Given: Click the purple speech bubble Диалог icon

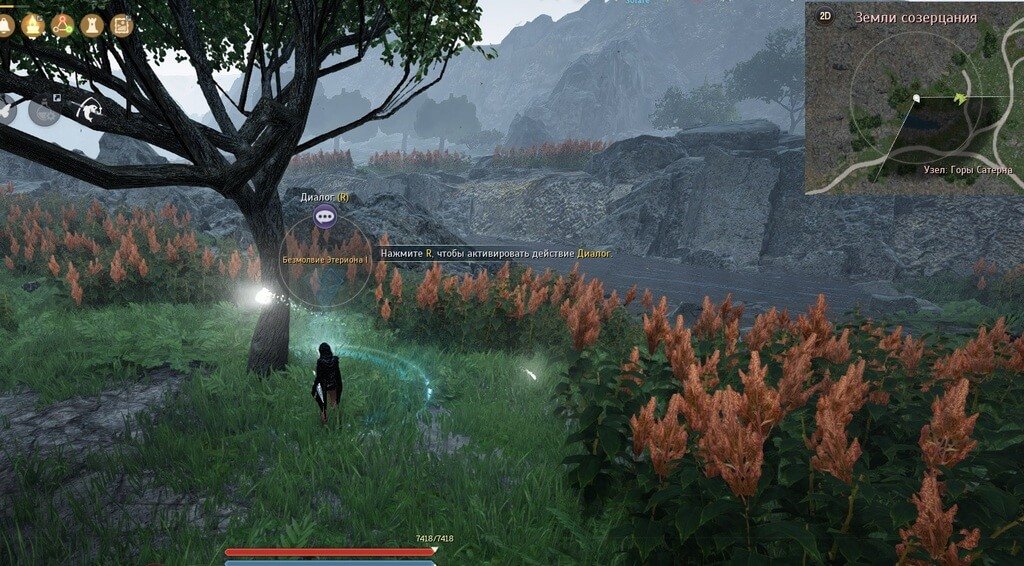Looking at the screenshot, I should pos(324,216).
